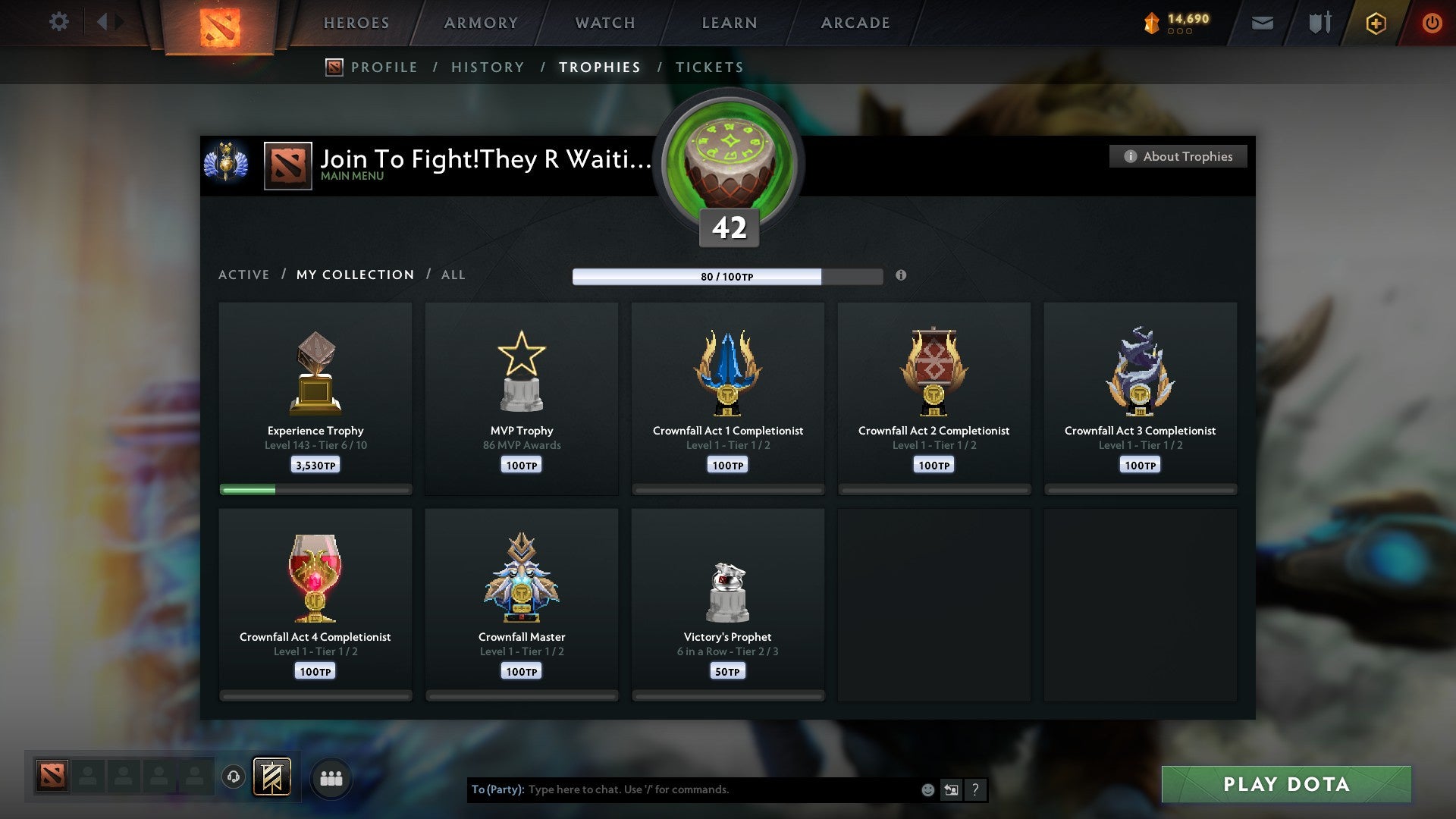
Task: Open the HISTORY tab
Action: click(488, 67)
